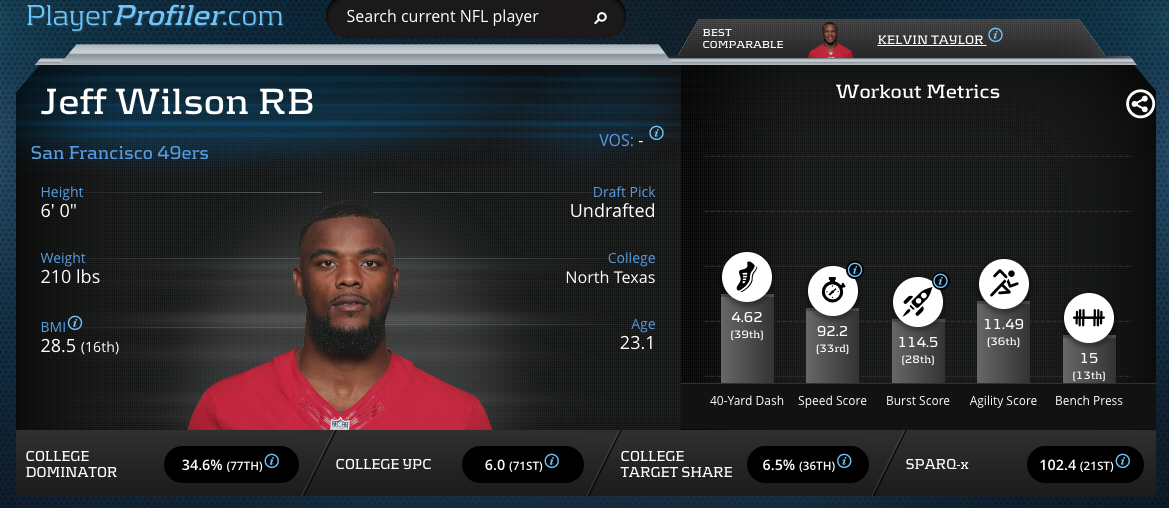1169x508 pixels.
Task: Click the share icon by Workout Metrics
Action: [1140, 104]
